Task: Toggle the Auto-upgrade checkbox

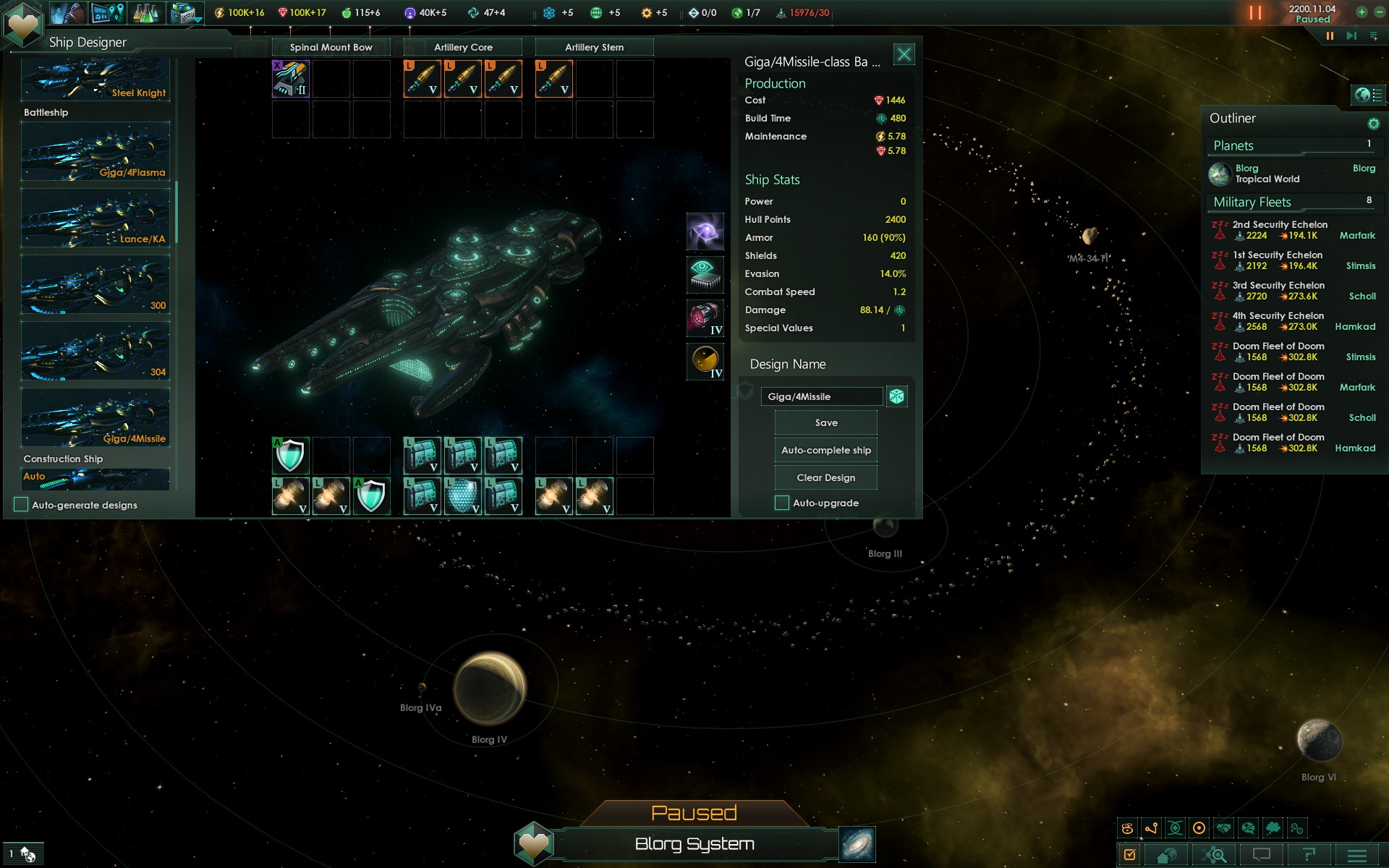Action: [x=781, y=503]
